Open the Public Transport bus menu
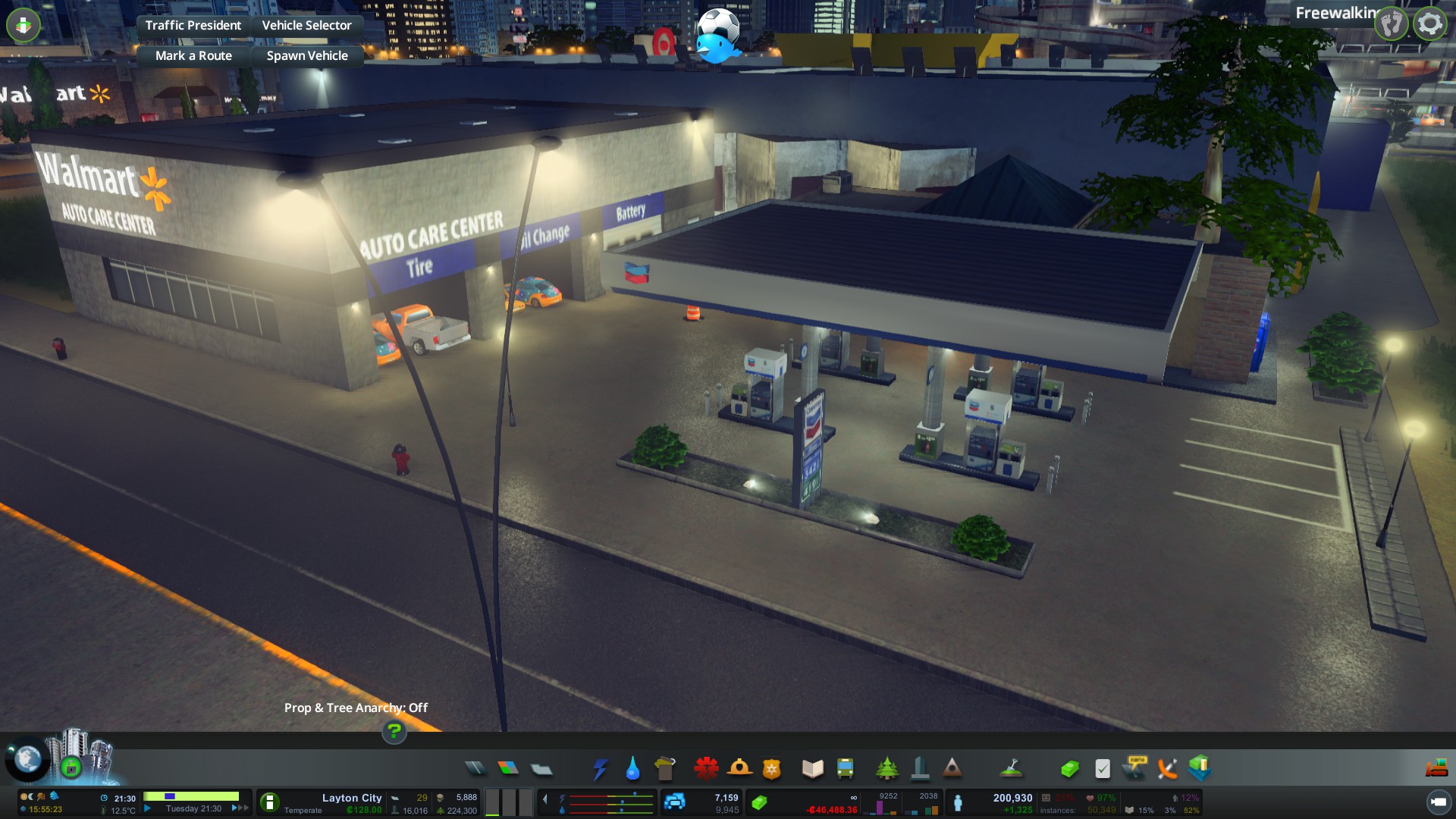 pos(845,768)
